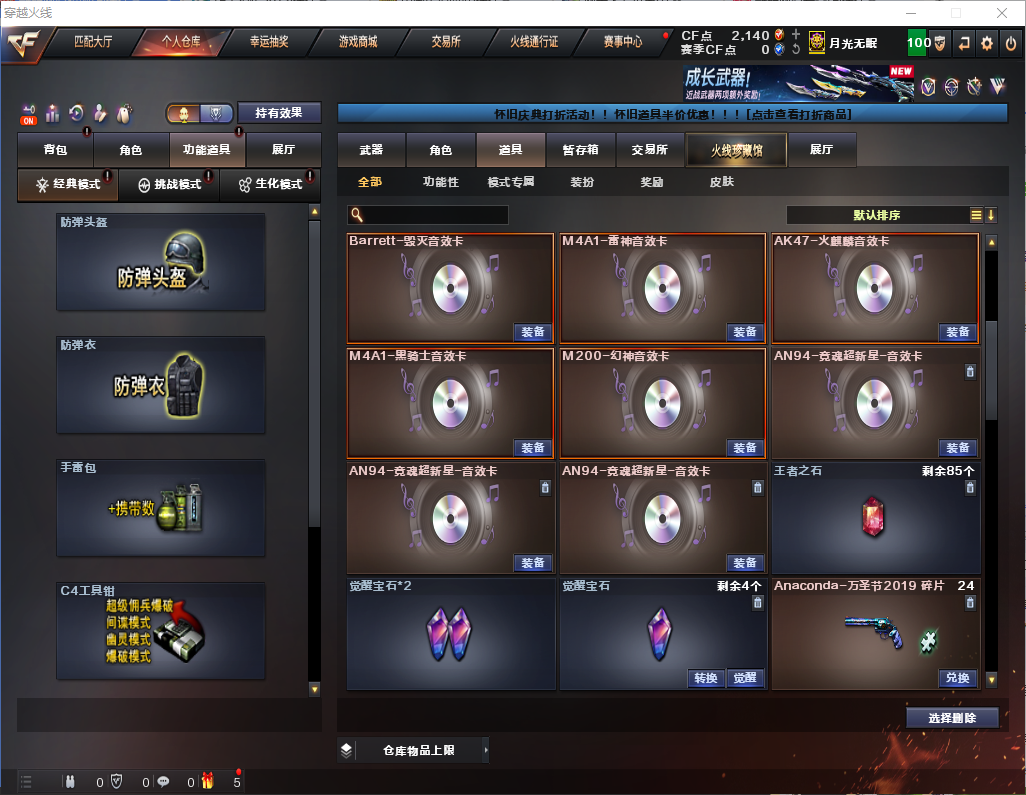Open the 火线通行证 battle pass
This screenshot has height=795, width=1026.
[534, 42]
